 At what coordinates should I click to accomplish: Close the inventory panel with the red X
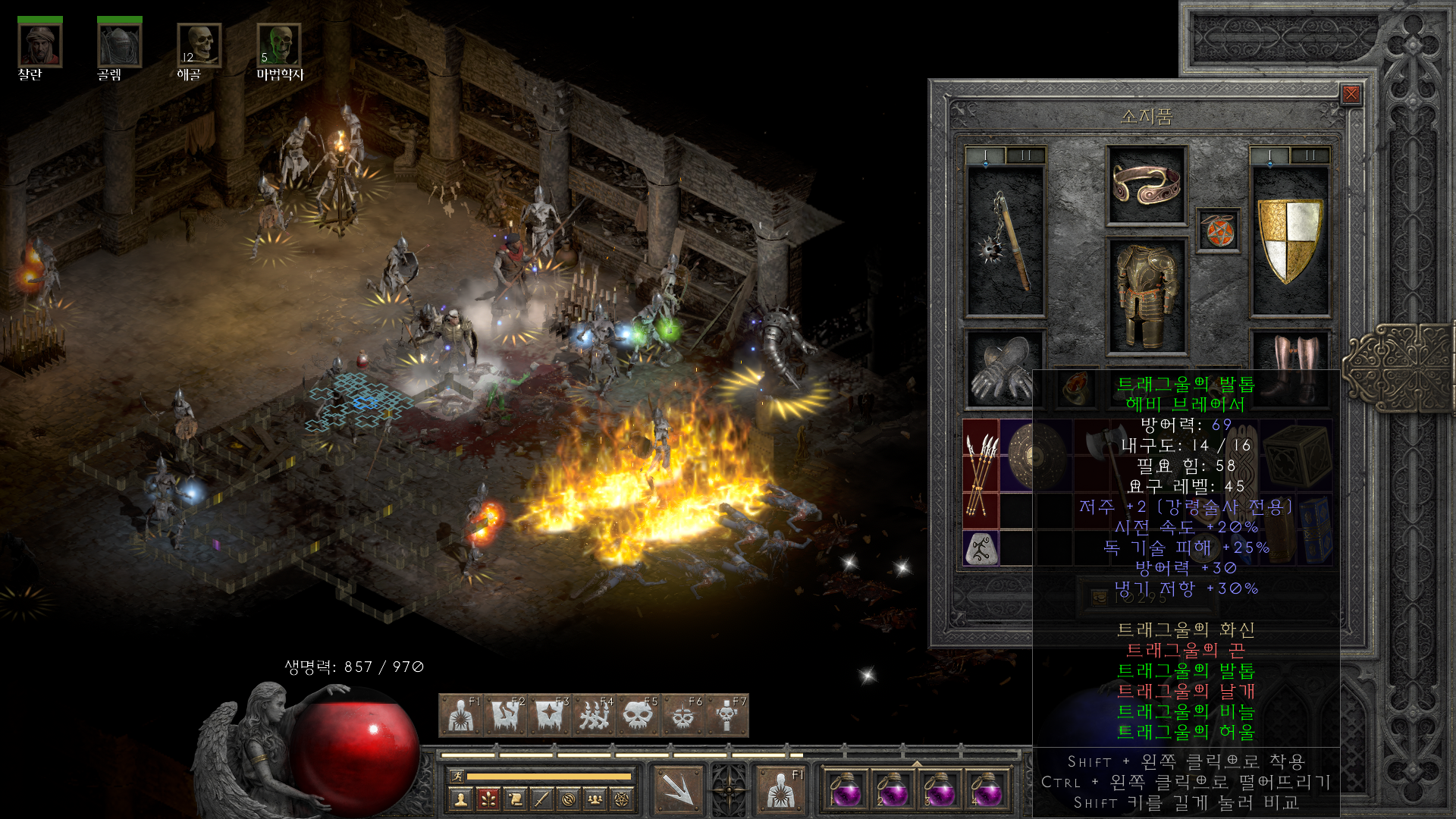pyautogui.click(x=1351, y=94)
